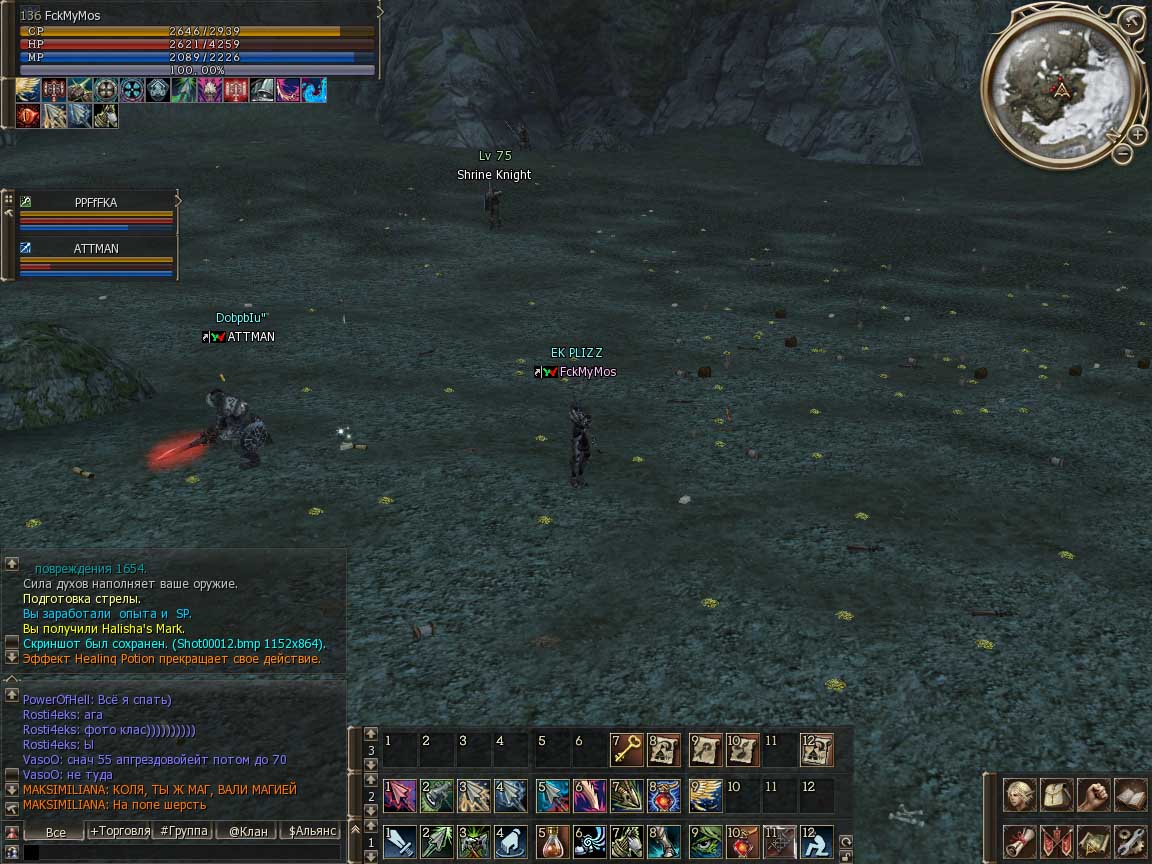This screenshot has width=1152, height=864.
Task: Switch to the $Альянс chat tab
Action: (x=311, y=831)
